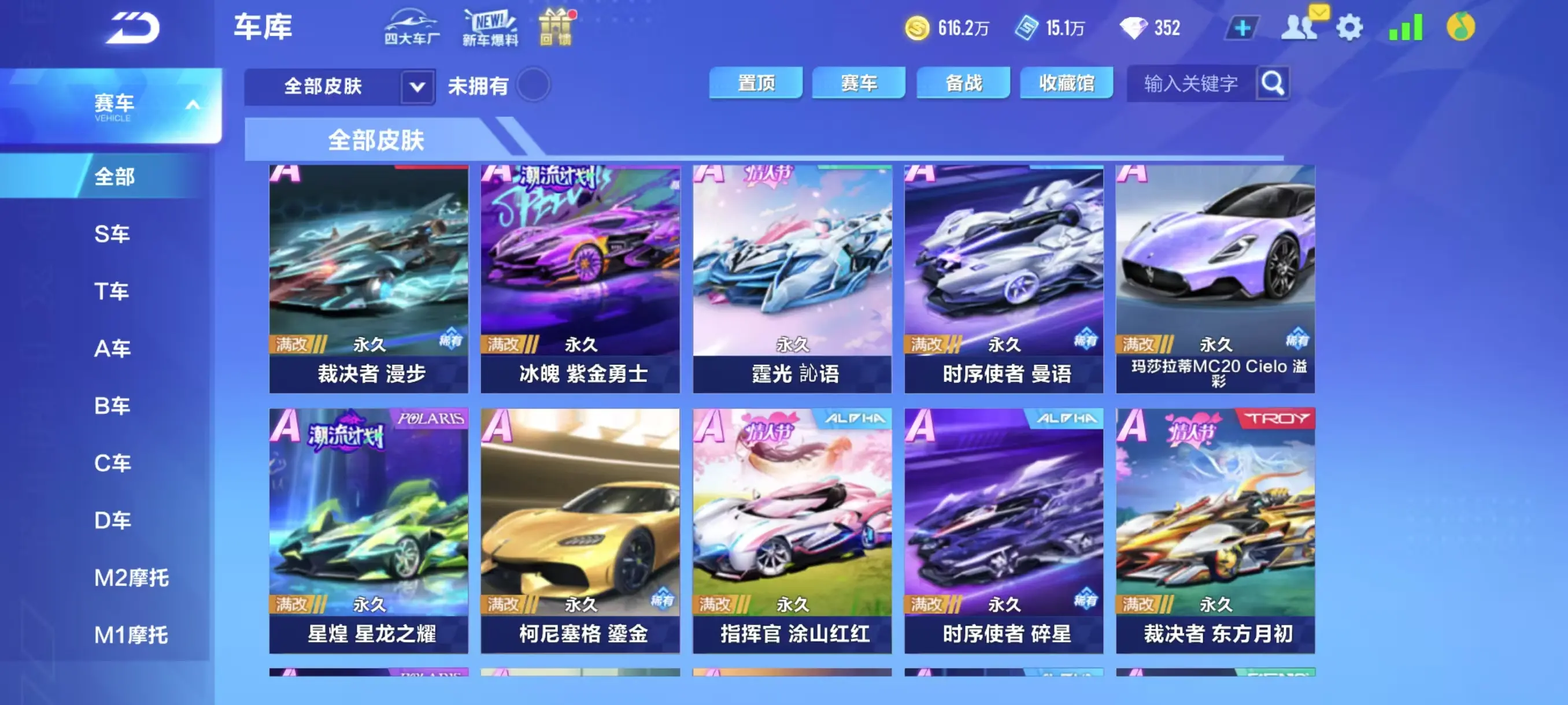Open the 收藏馆 collection hall button
Viewport: 1568px width, 705px height.
click(x=1066, y=83)
